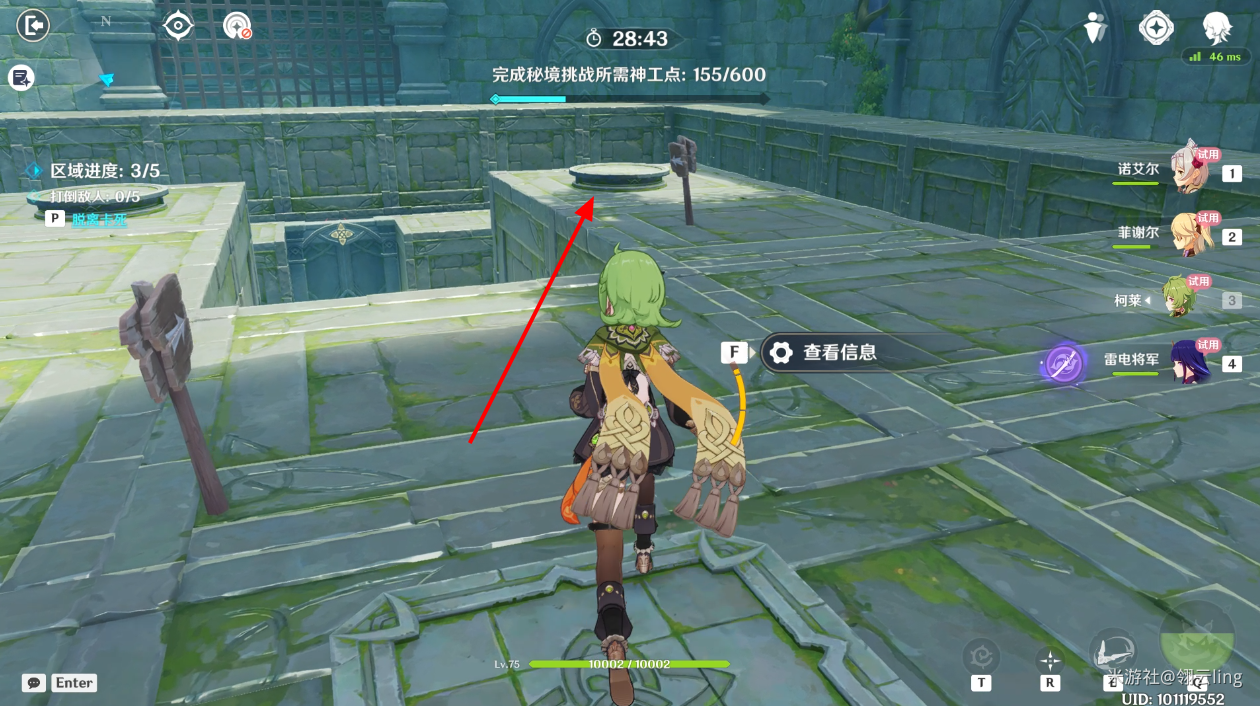Open the compass star icon at top right
This screenshot has width=1260, height=706.
1156,28
